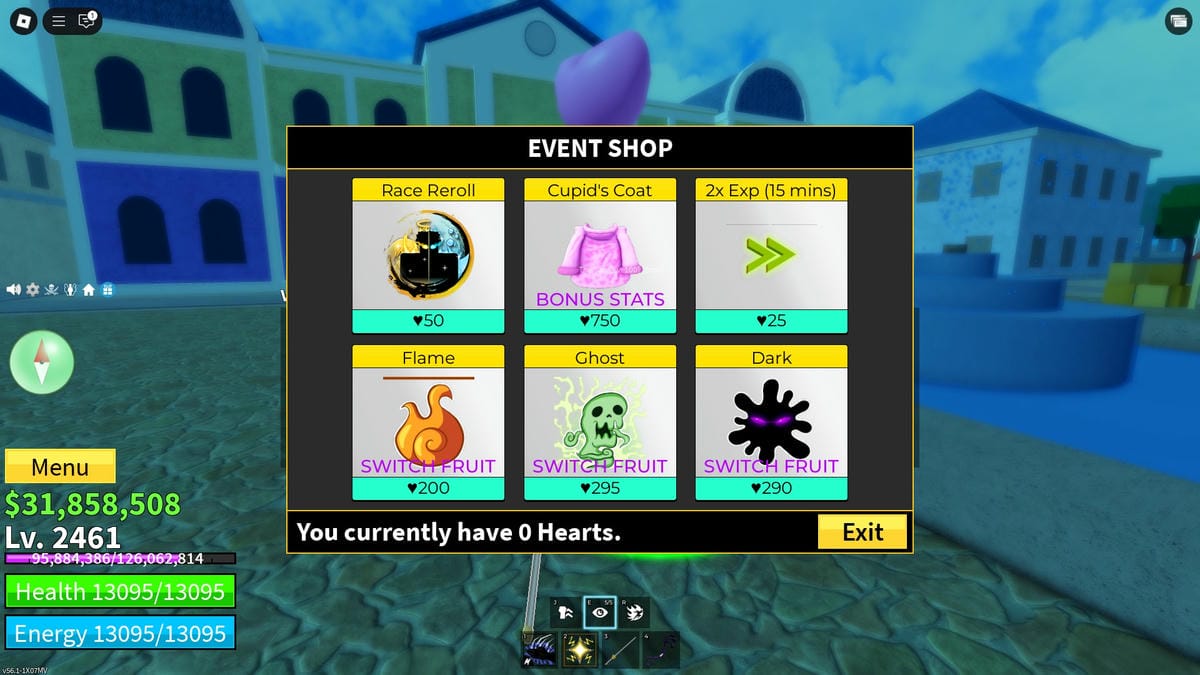The image size is (1200, 675).
Task: Select the Cupid's Coat shop item
Action: point(600,256)
